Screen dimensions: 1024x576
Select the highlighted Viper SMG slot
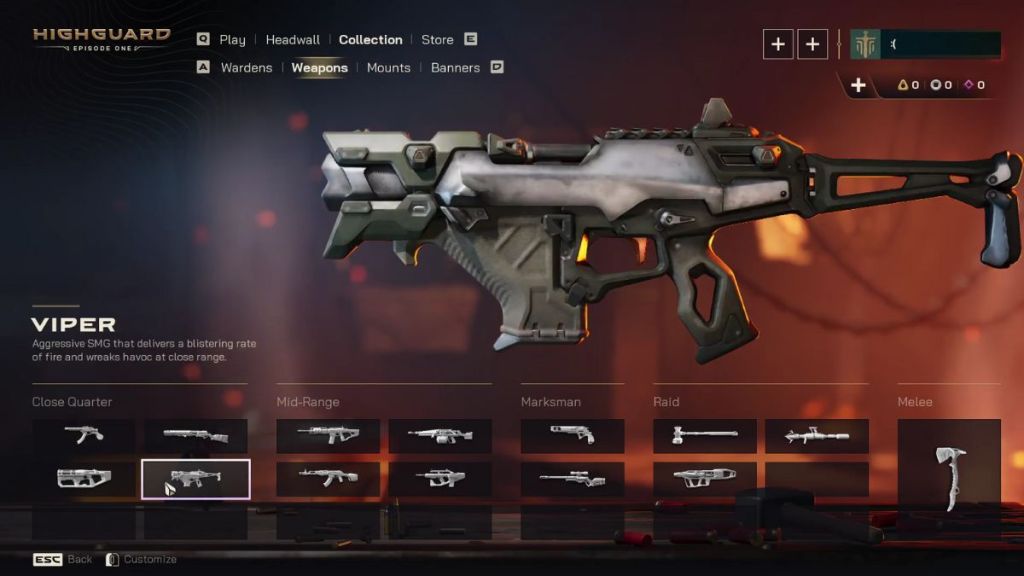click(196, 479)
